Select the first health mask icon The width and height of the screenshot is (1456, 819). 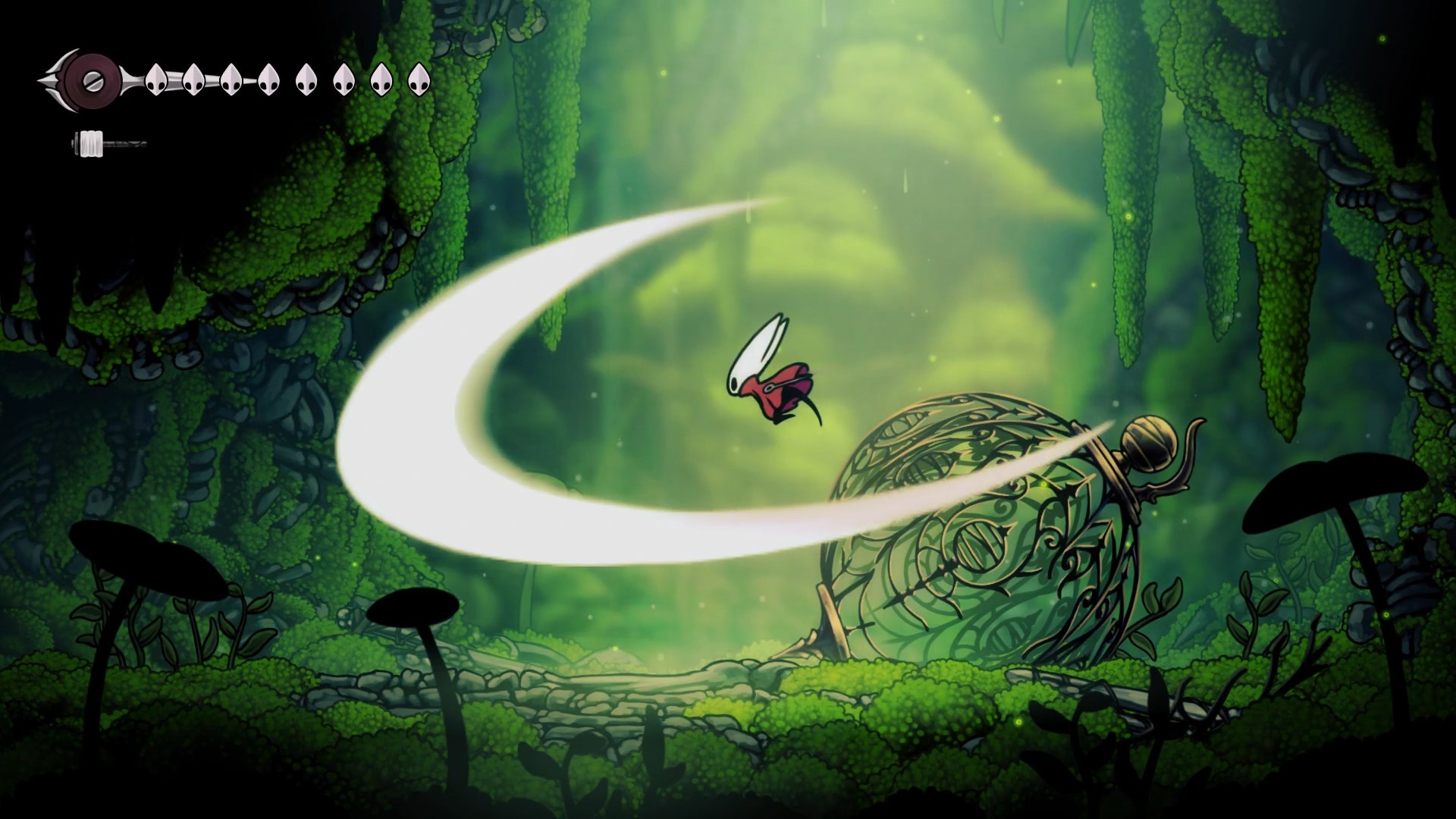(155, 80)
